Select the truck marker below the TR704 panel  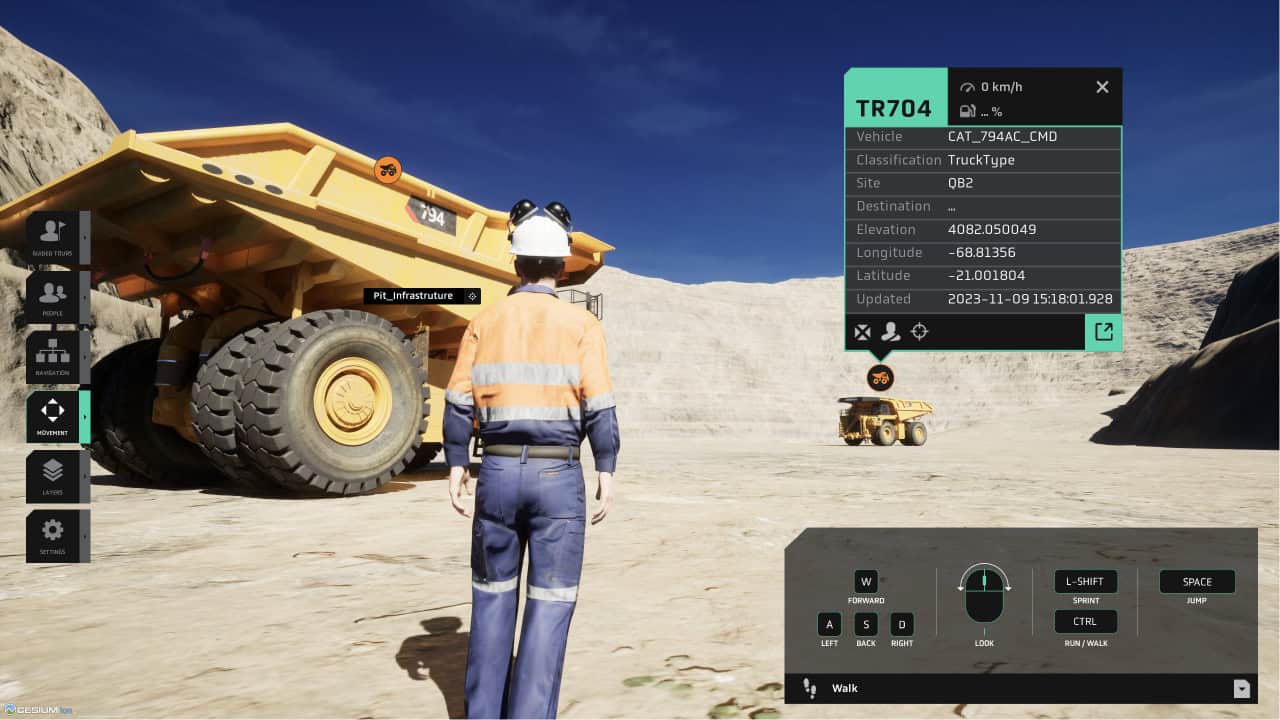pyautogui.click(x=880, y=377)
